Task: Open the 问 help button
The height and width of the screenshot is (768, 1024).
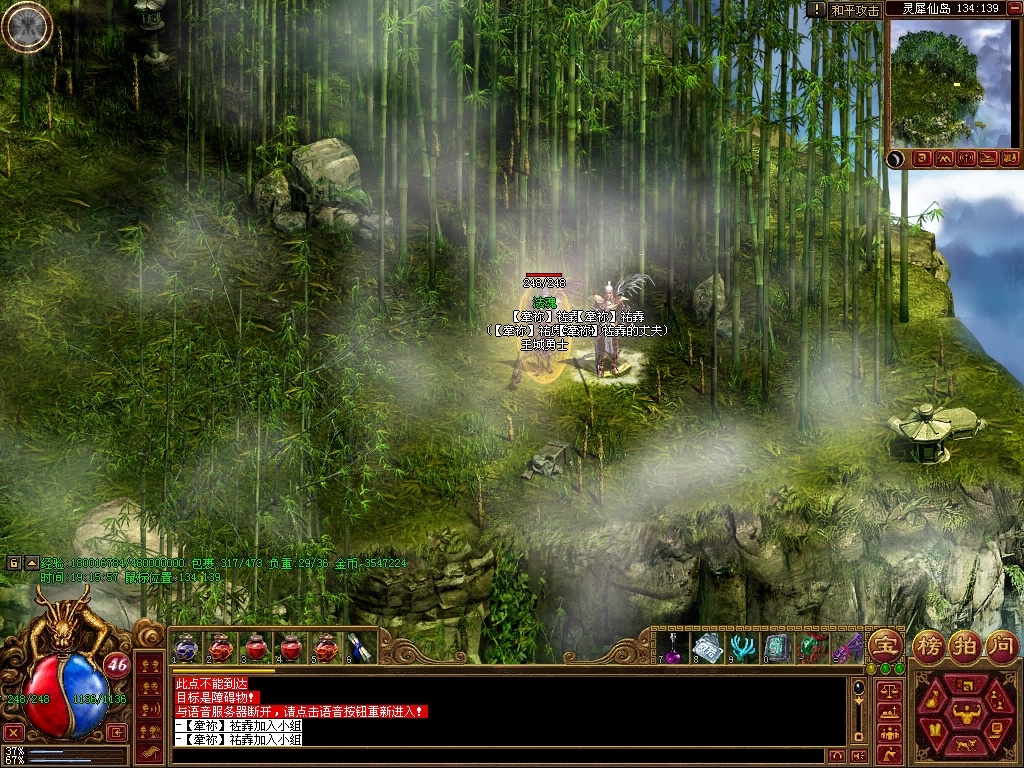Action: point(1000,643)
